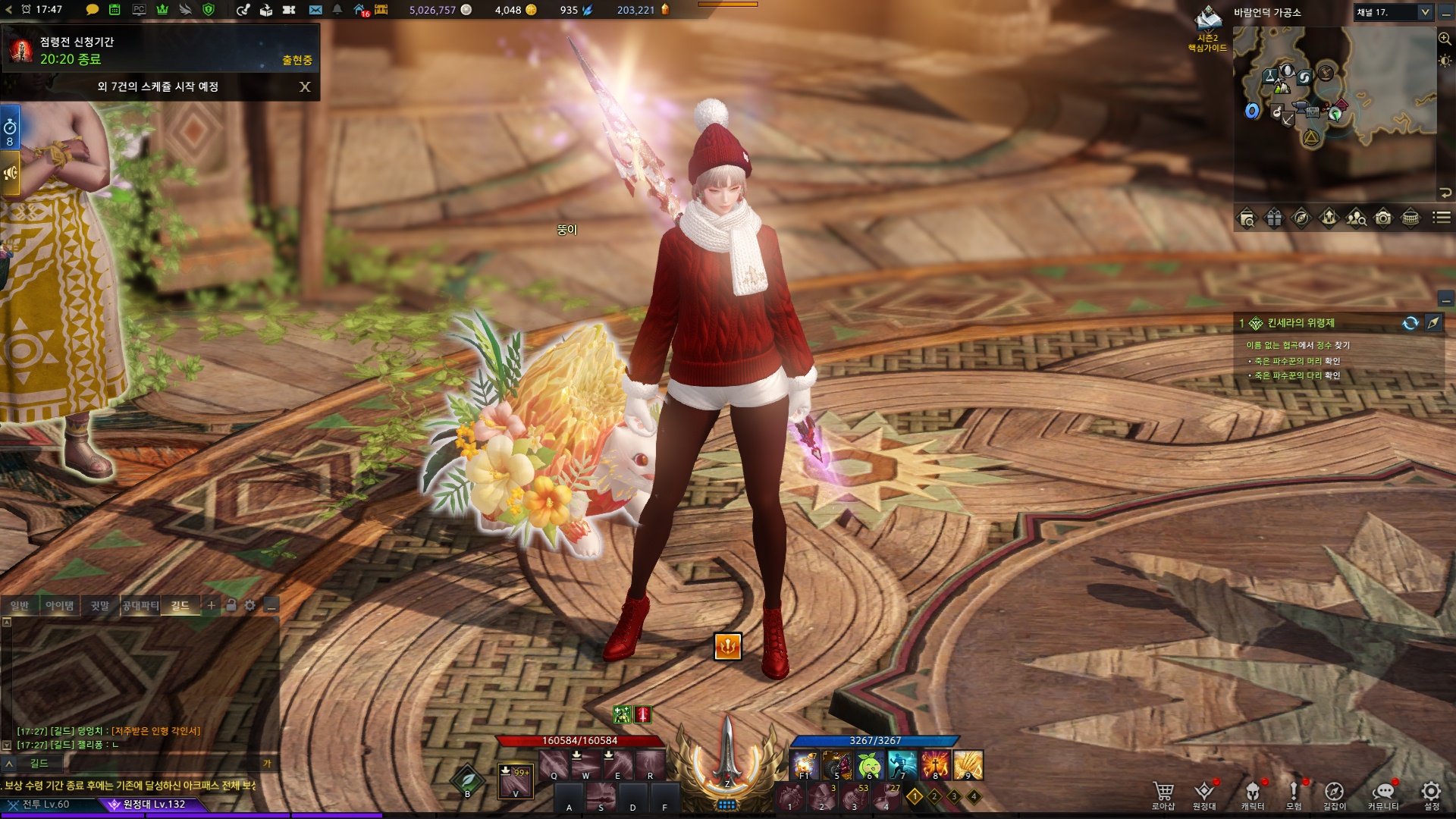Image resolution: width=1456 pixels, height=819 pixels.
Task: Open chat settings gear icon
Action: point(250,605)
